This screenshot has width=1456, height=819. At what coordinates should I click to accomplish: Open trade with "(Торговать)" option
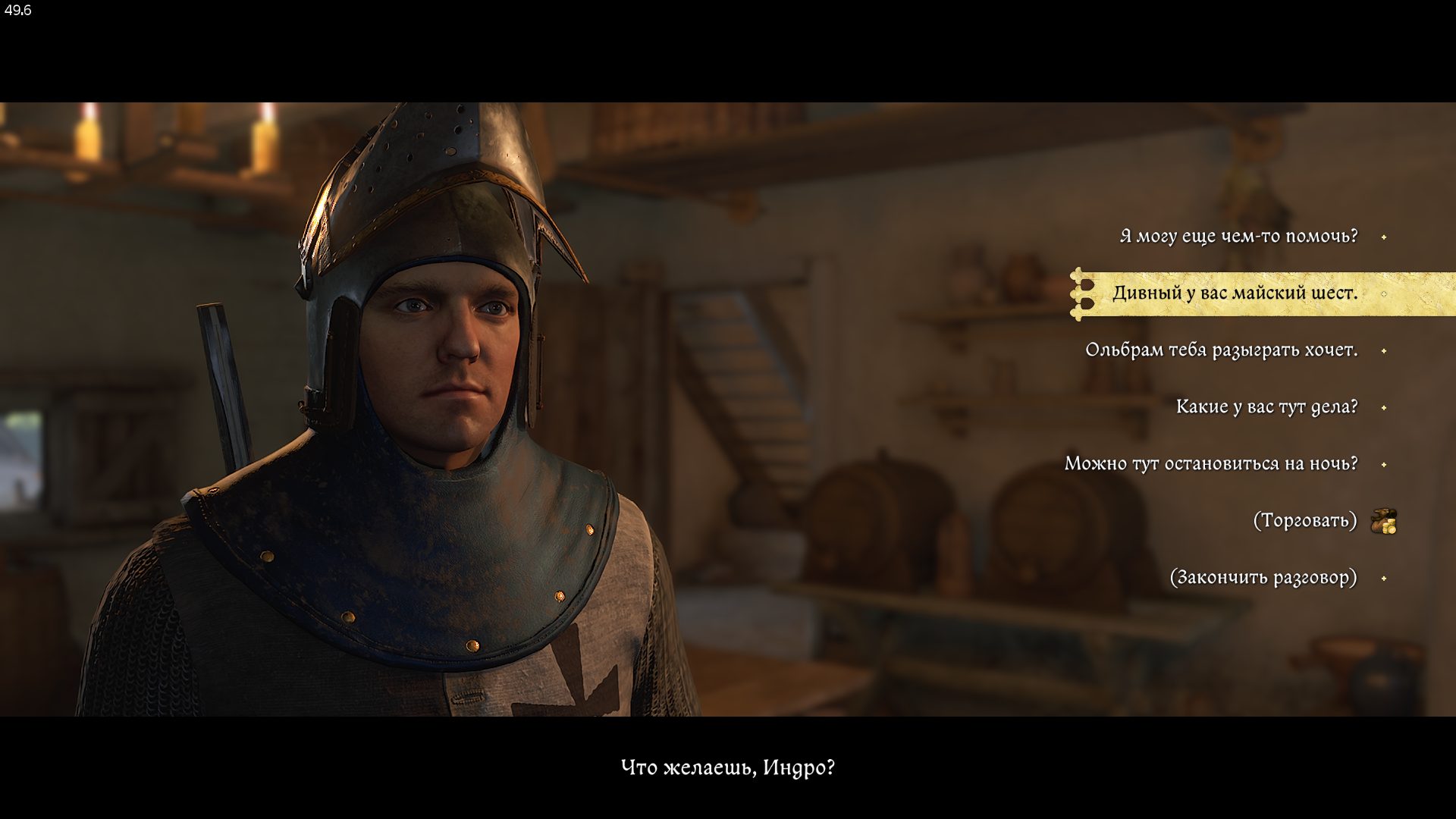pos(1304,521)
